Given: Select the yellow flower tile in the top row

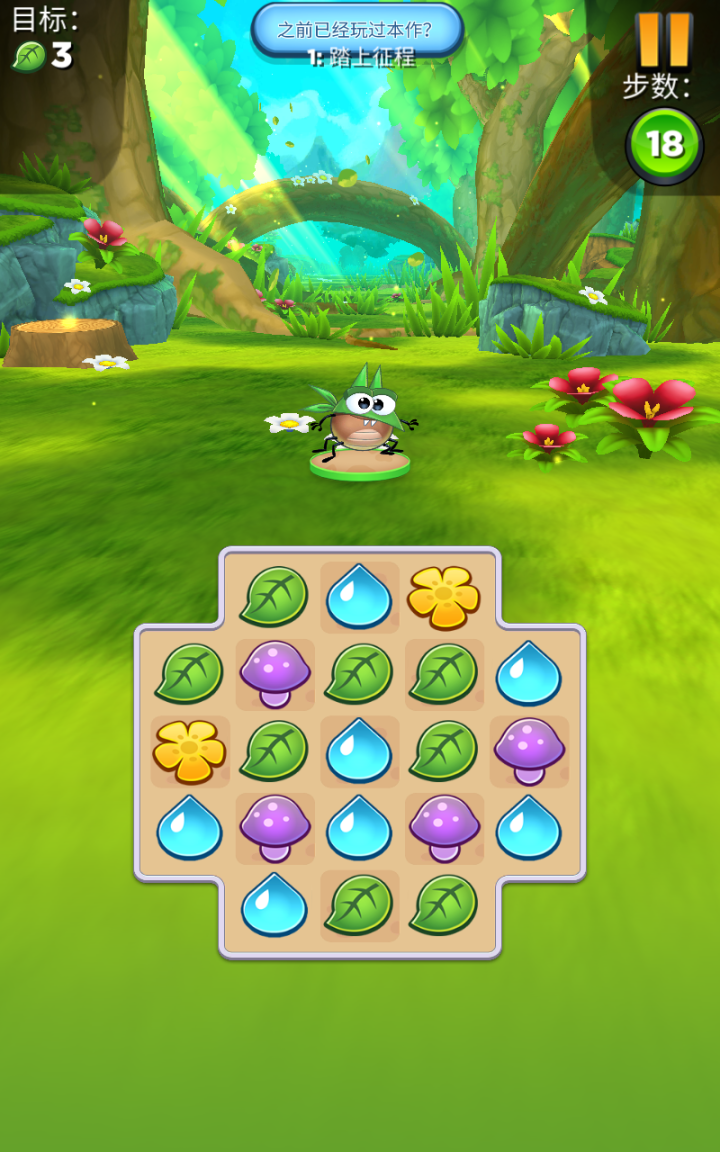Looking at the screenshot, I should tap(443, 597).
